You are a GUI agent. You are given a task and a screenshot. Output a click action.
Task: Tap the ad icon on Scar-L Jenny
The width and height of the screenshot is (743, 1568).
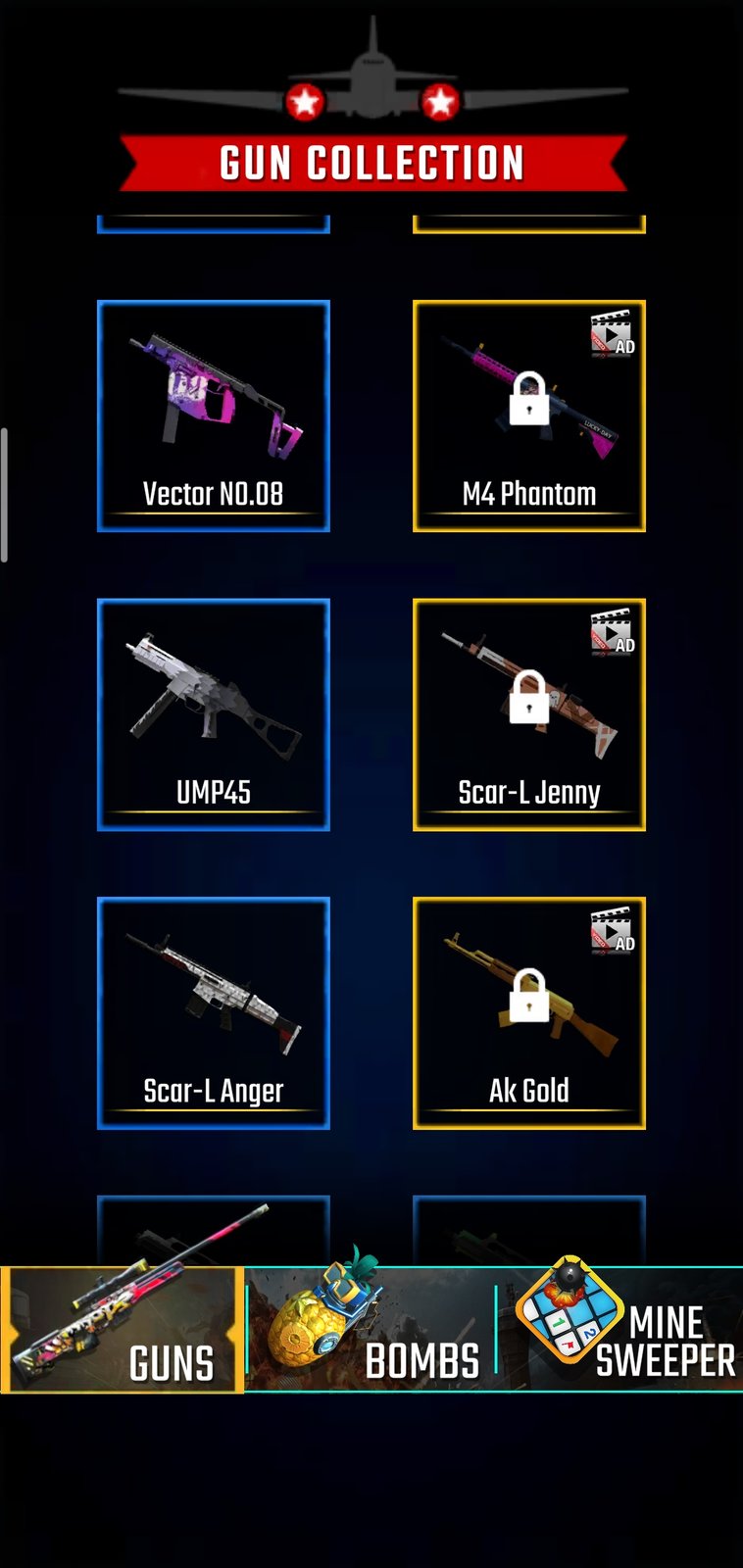tap(613, 632)
